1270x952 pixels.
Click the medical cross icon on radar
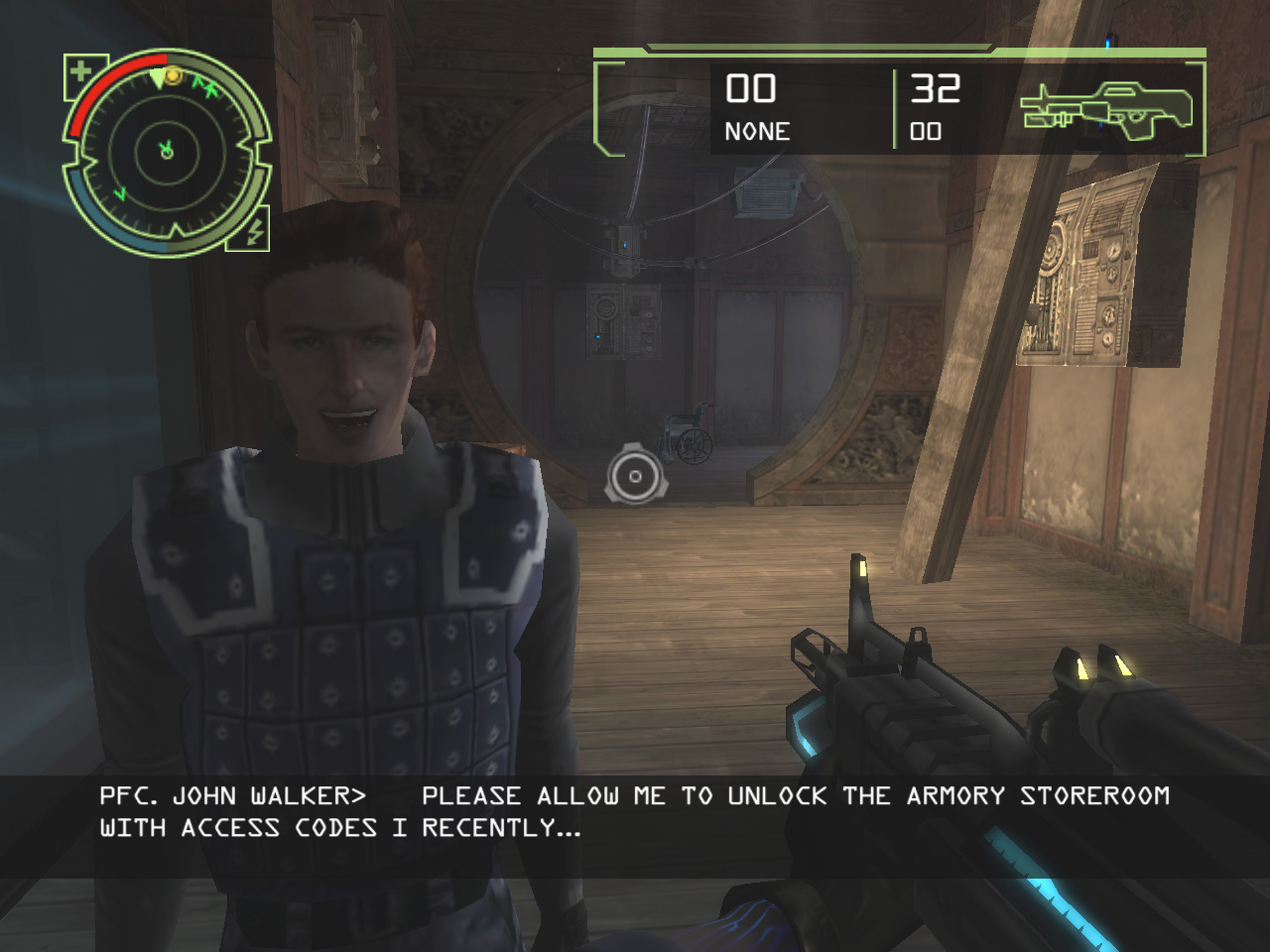[x=80, y=72]
